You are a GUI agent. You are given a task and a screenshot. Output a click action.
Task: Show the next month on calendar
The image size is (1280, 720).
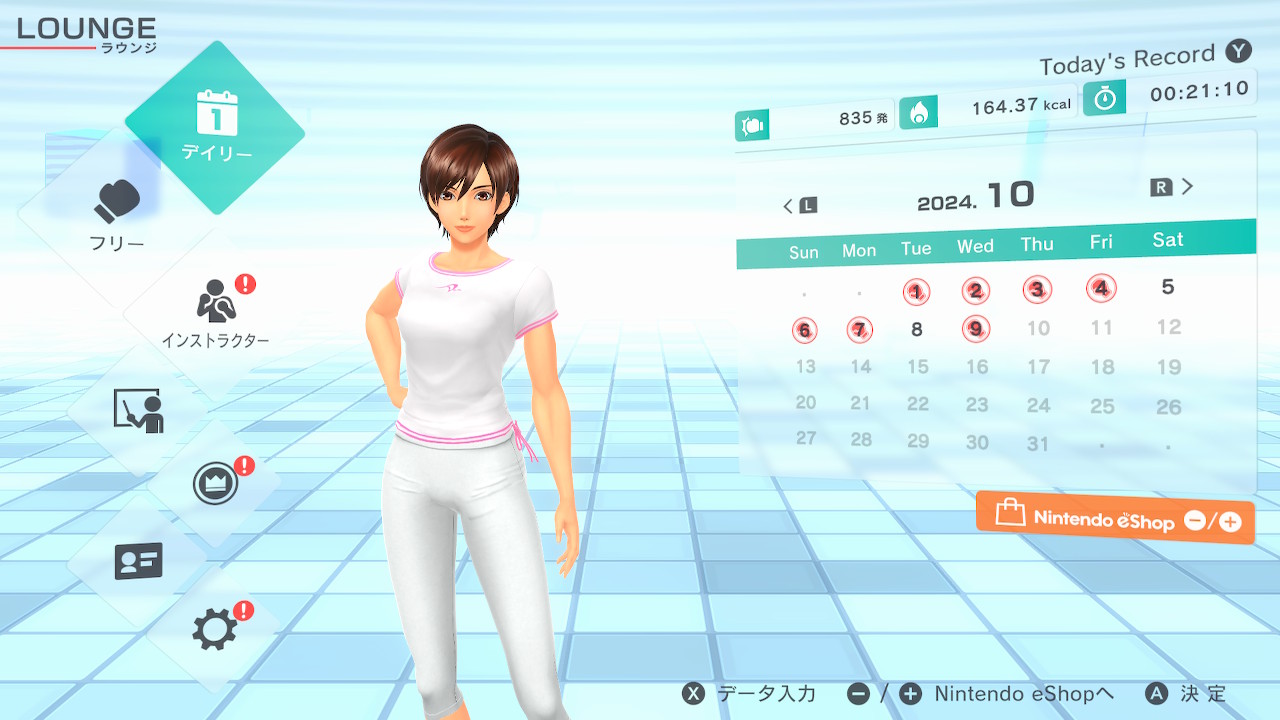(x=1174, y=187)
